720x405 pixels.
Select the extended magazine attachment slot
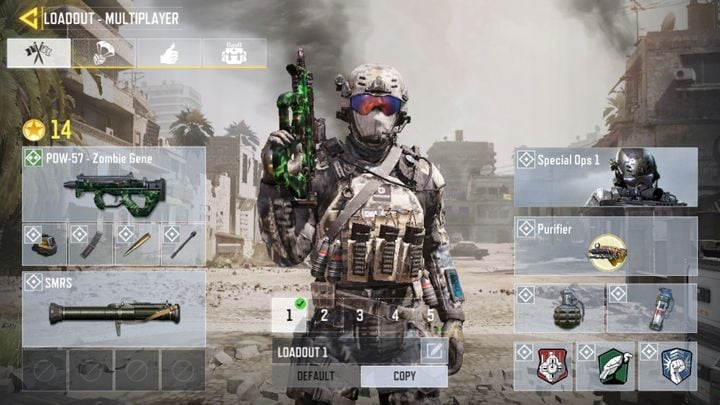[90, 245]
